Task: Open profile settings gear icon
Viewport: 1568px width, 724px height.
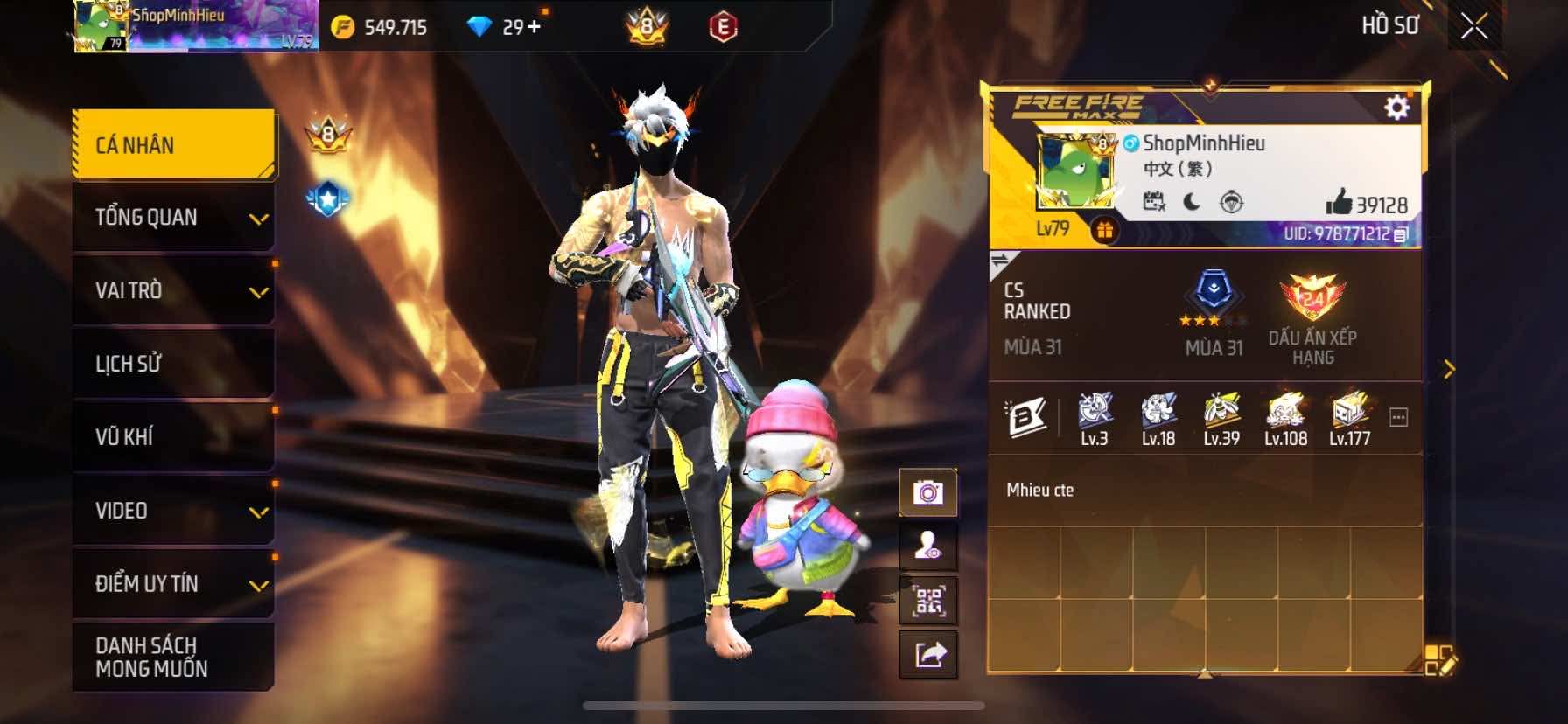Action: click(x=1396, y=108)
